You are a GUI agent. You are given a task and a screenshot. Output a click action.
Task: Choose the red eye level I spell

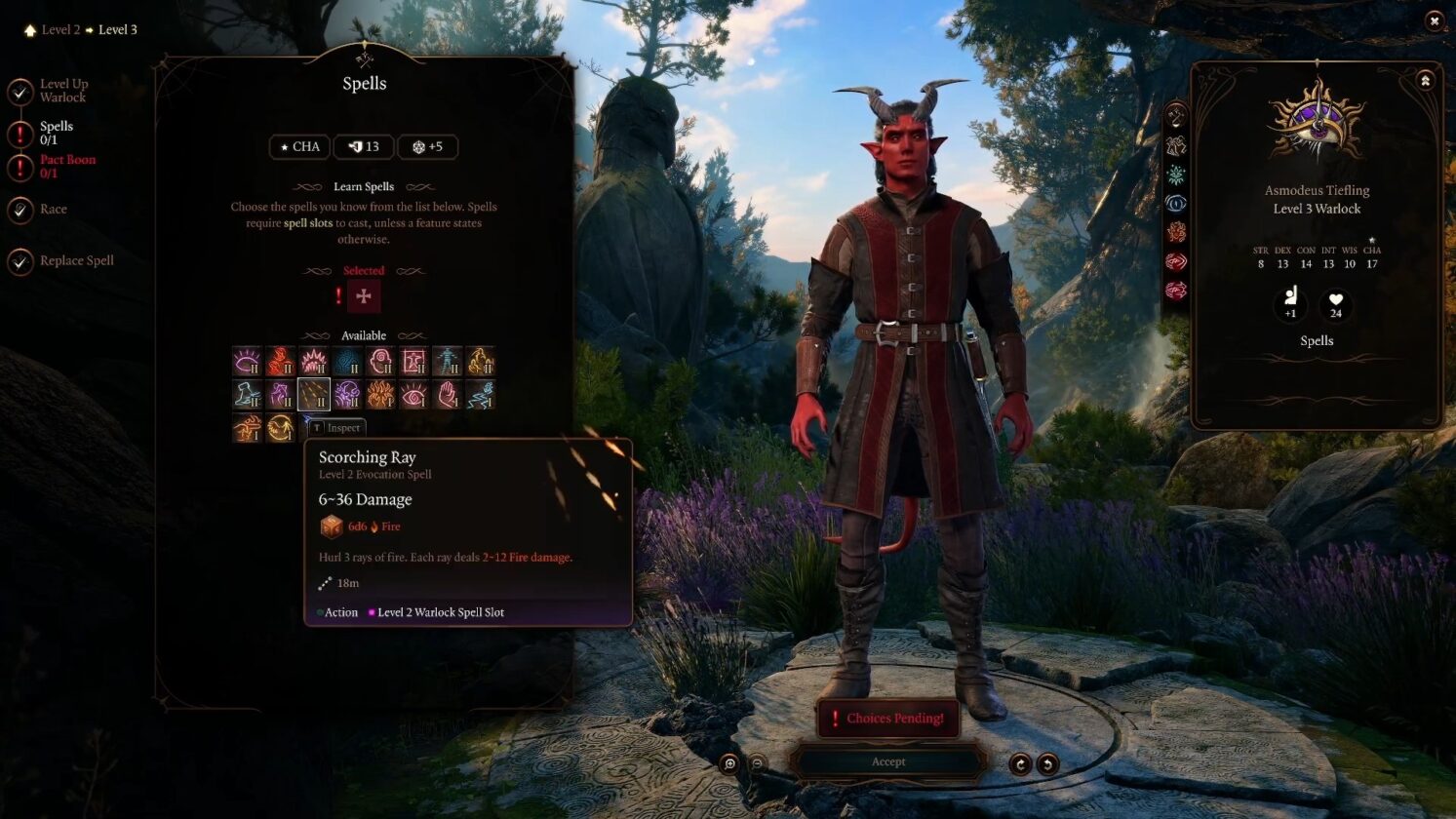(413, 395)
